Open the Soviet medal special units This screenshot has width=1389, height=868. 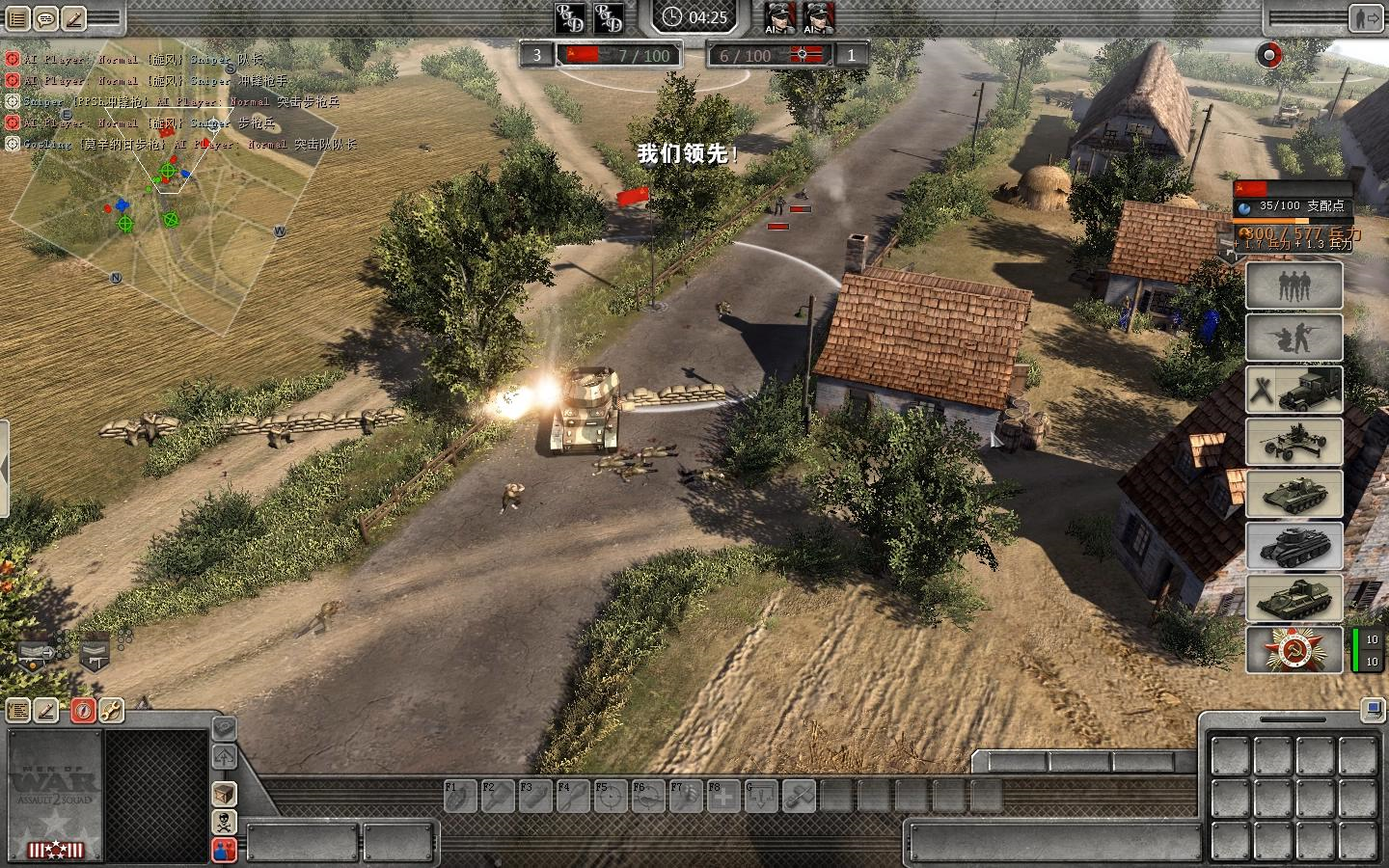pos(1294,650)
